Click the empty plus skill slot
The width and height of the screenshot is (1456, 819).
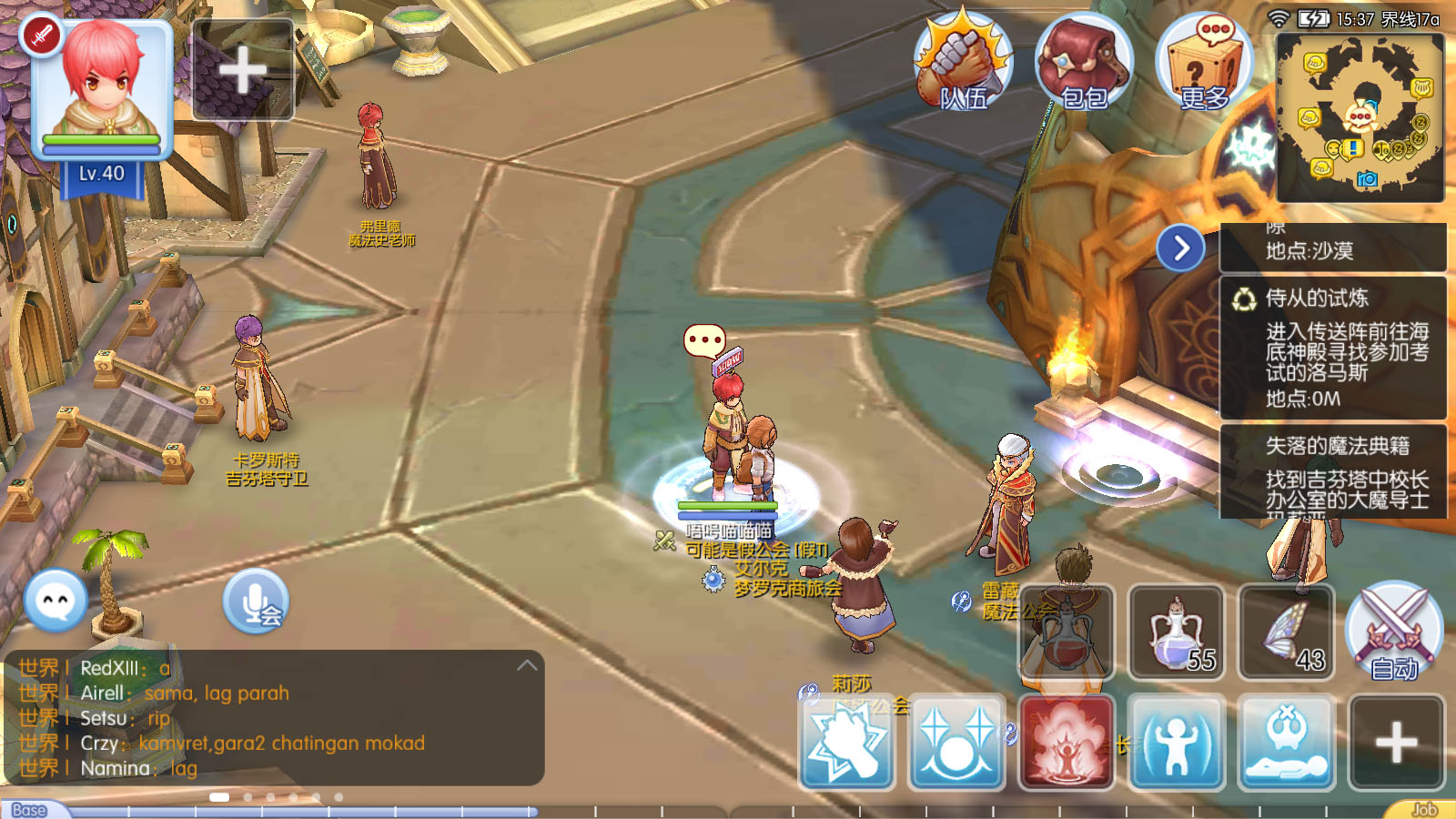tap(1396, 743)
